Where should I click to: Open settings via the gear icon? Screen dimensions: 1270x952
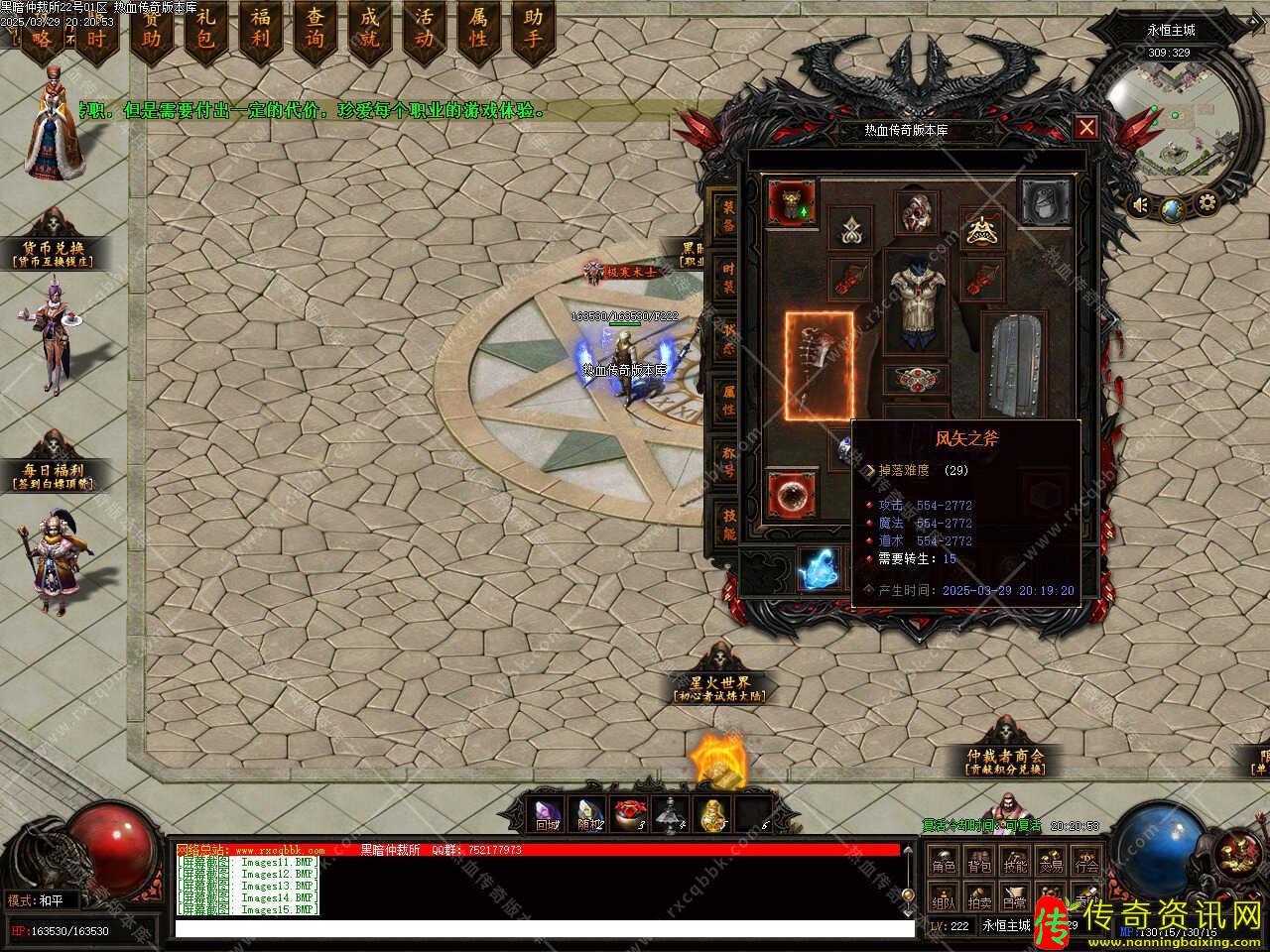(x=1207, y=204)
